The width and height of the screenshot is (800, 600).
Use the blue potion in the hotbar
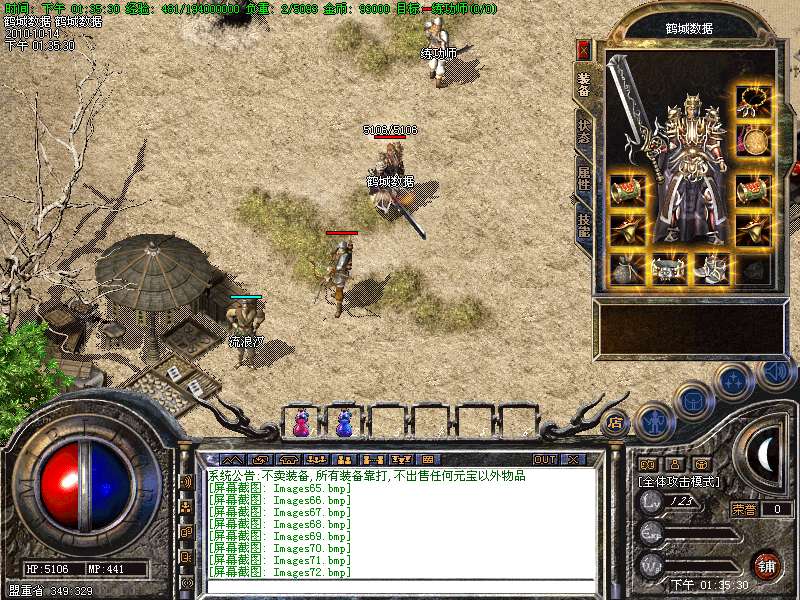pos(344,423)
